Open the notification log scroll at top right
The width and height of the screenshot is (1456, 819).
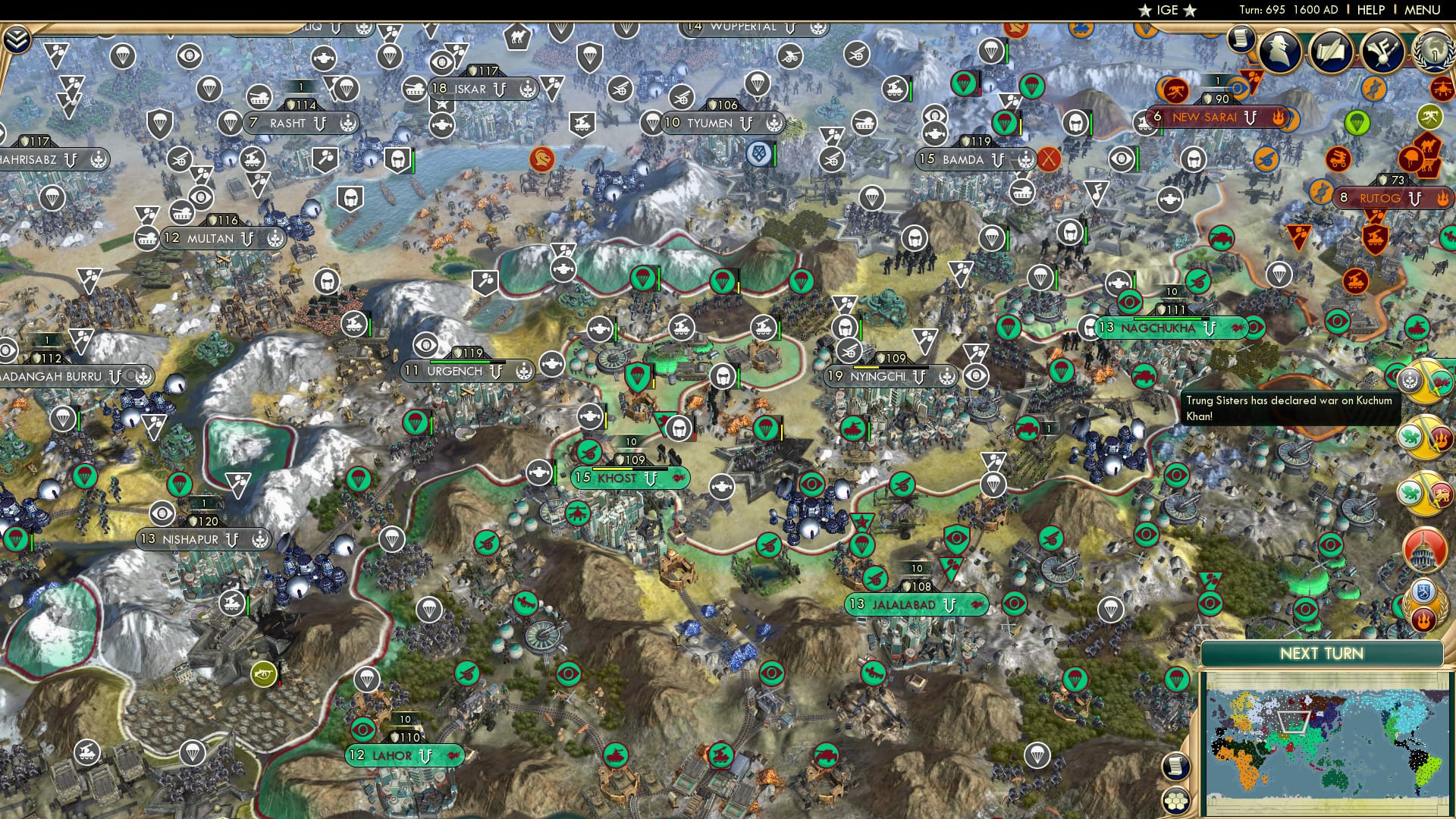pyautogui.click(x=1241, y=42)
